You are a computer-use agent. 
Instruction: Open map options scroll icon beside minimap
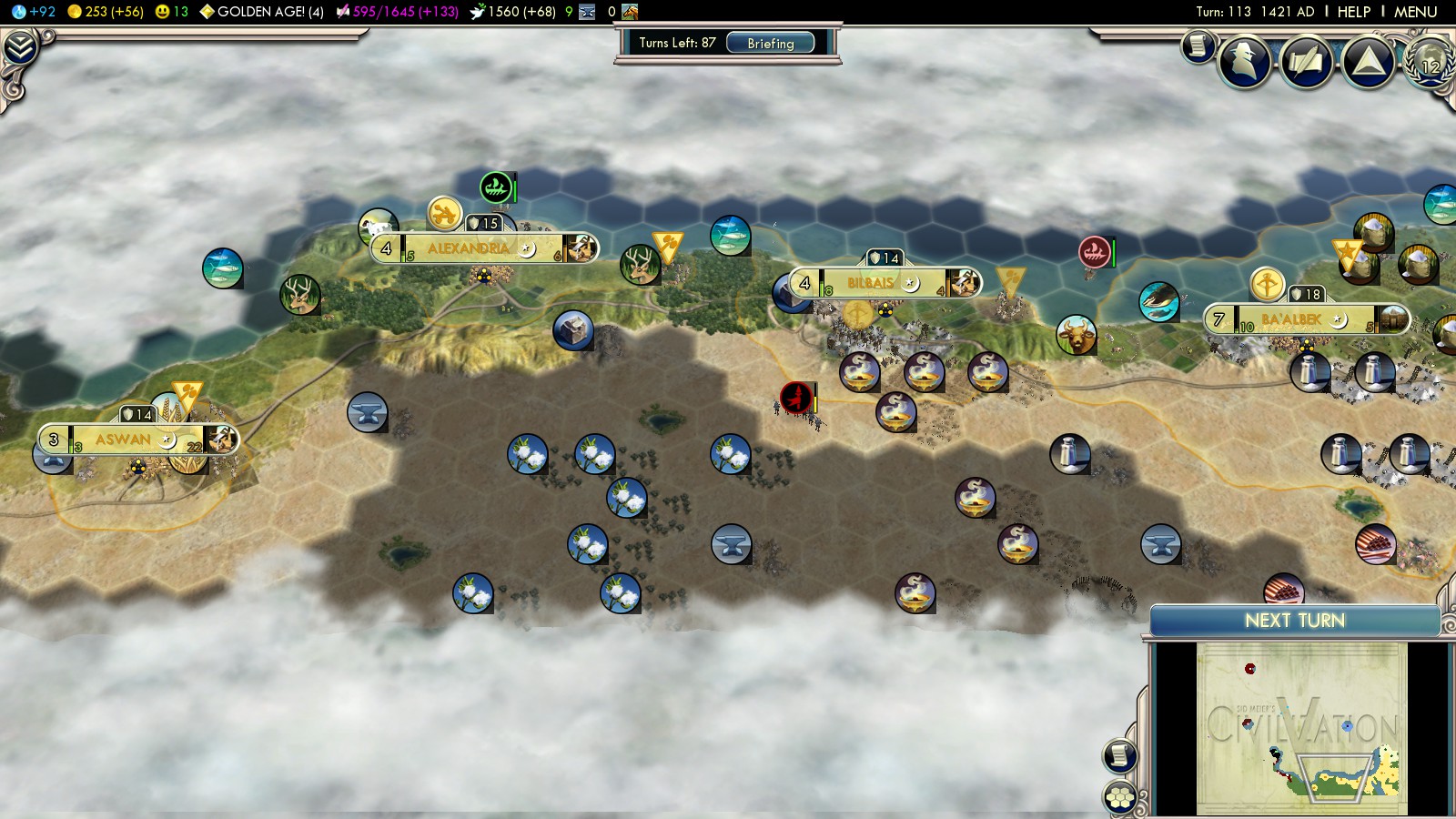(1120, 755)
